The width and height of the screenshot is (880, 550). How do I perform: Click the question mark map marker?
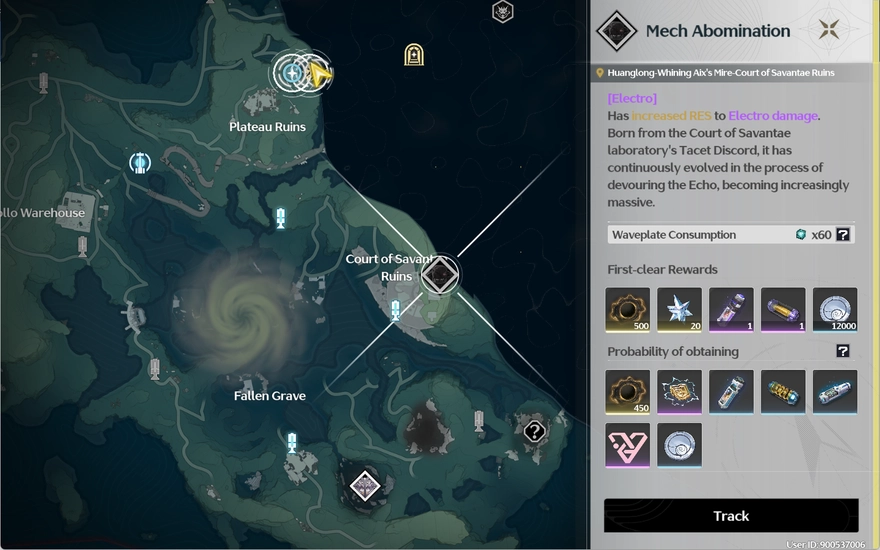[x=535, y=431]
